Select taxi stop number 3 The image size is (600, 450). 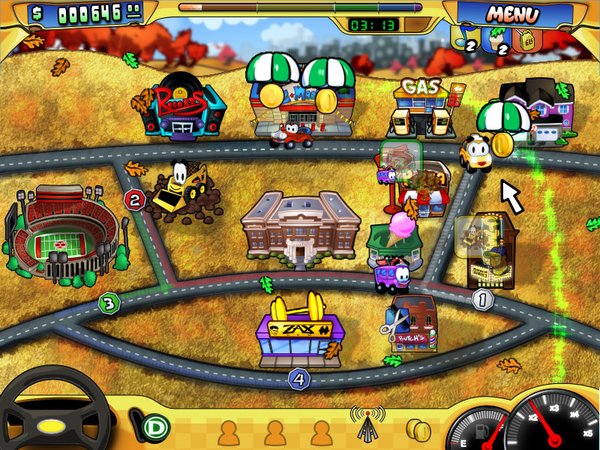[x=109, y=301]
